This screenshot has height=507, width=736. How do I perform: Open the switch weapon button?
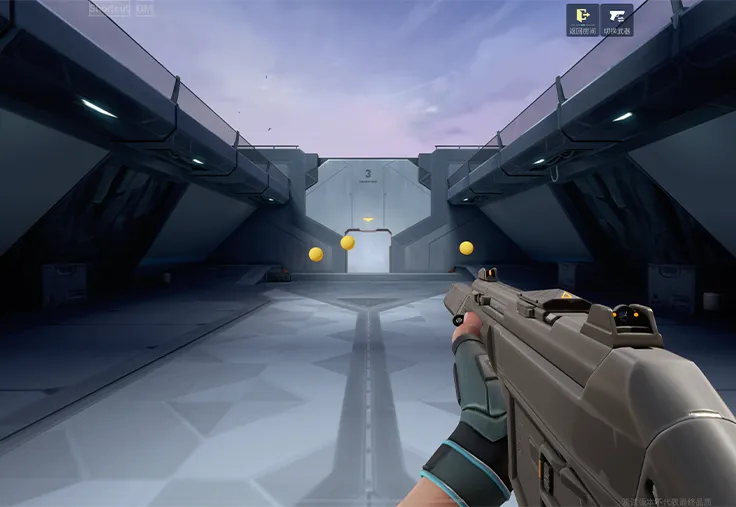point(617,20)
